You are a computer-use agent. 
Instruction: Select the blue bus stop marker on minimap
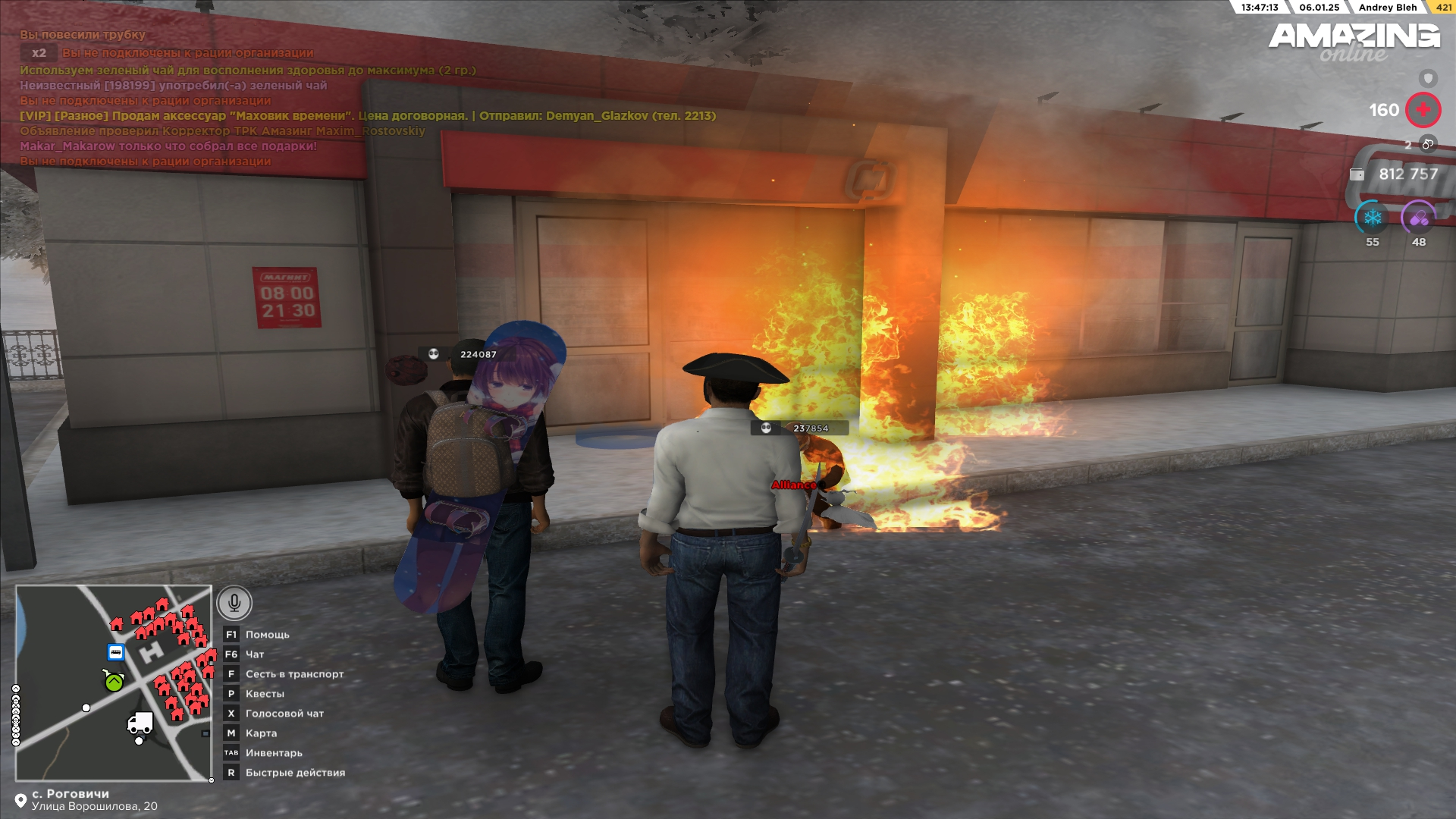tap(116, 652)
